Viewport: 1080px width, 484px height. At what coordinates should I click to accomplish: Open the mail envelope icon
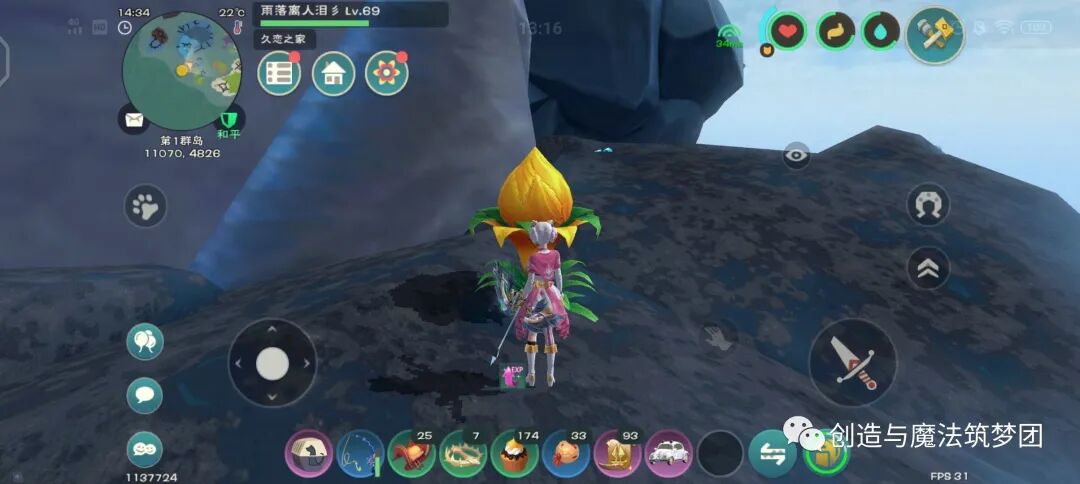pos(133,120)
